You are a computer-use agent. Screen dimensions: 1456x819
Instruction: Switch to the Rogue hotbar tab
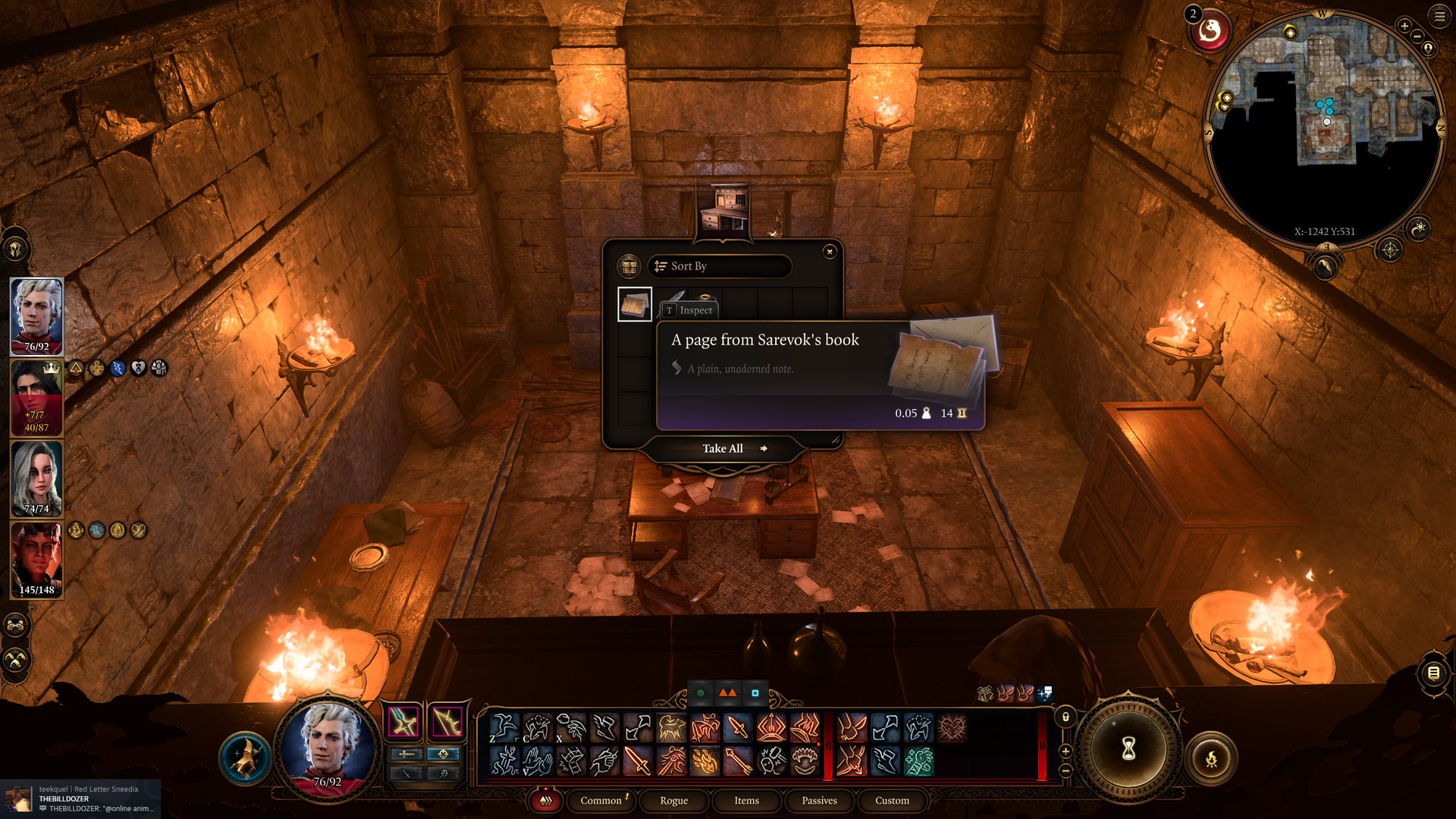(673, 801)
